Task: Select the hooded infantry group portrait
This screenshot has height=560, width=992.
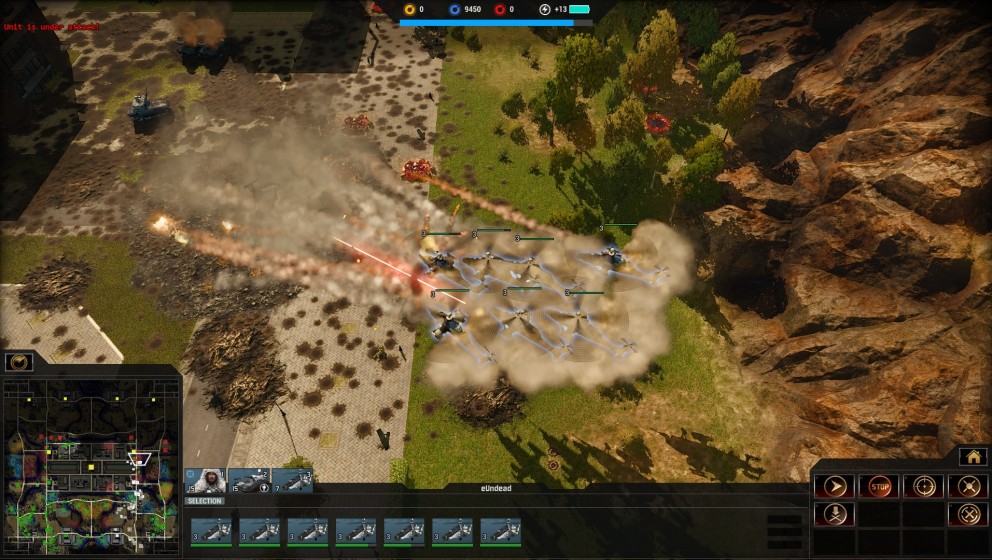Action: click(205, 480)
